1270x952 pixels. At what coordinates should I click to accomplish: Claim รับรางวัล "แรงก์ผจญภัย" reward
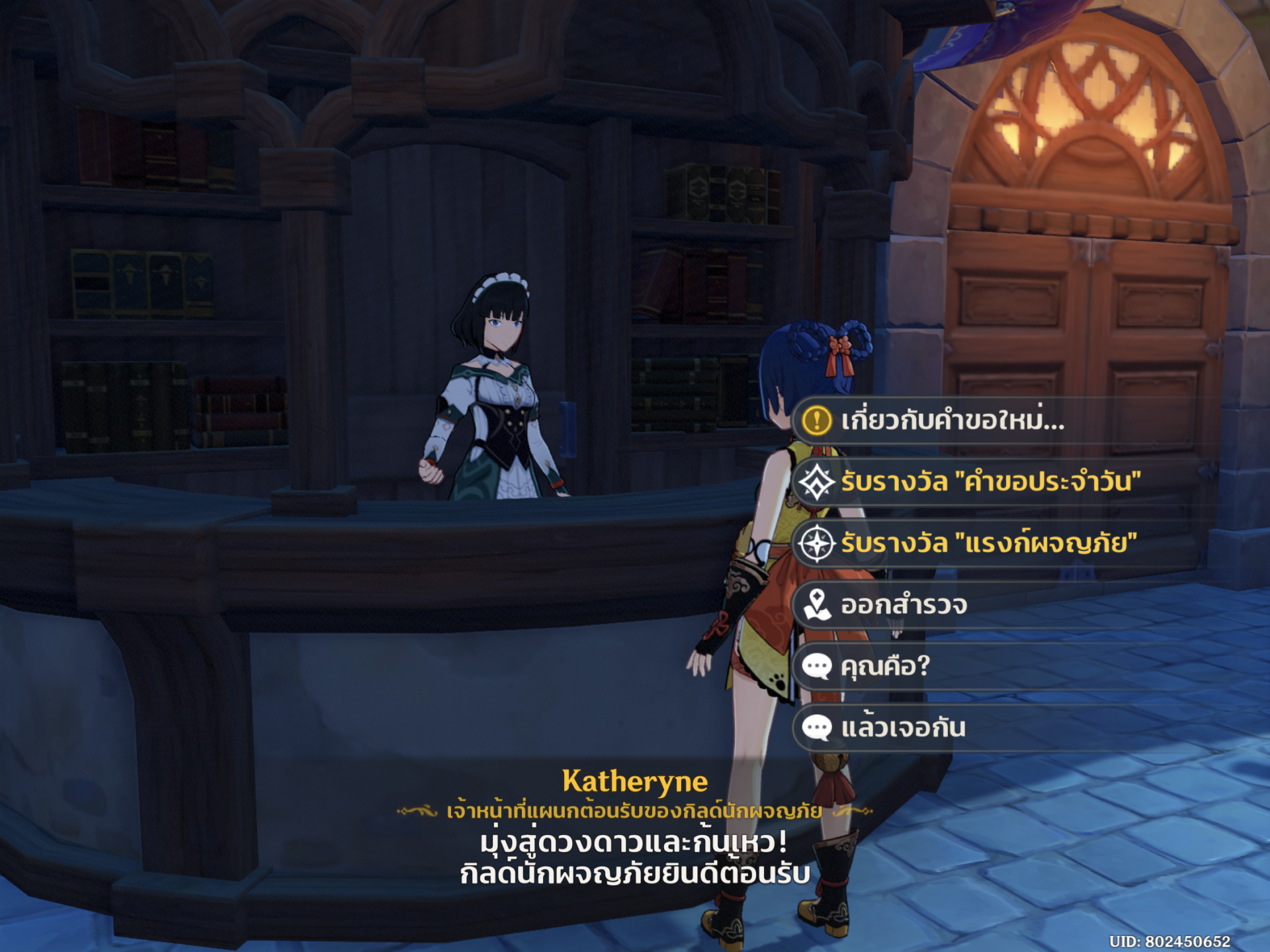[x=988, y=543]
